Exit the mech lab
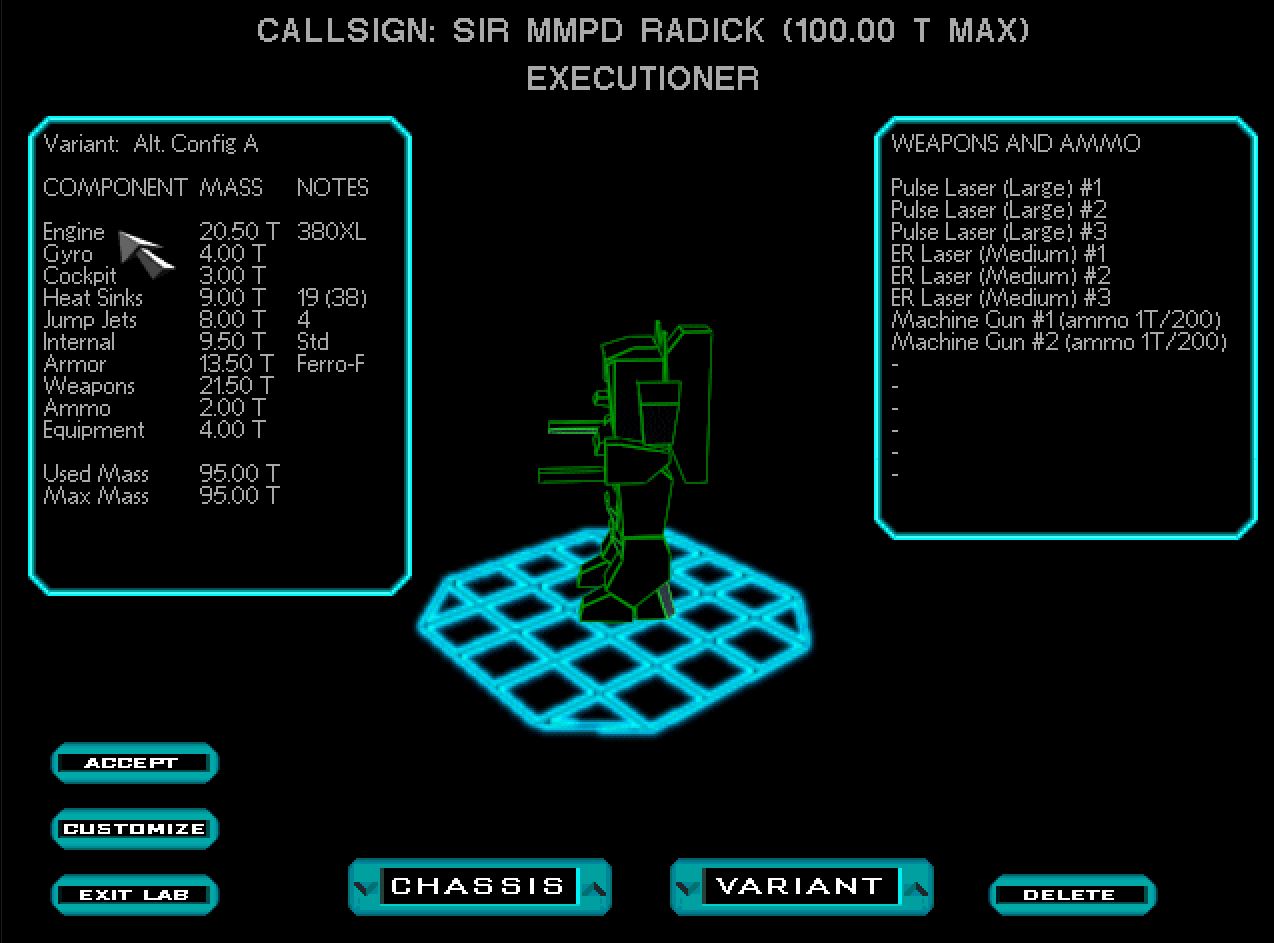 [x=133, y=895]
